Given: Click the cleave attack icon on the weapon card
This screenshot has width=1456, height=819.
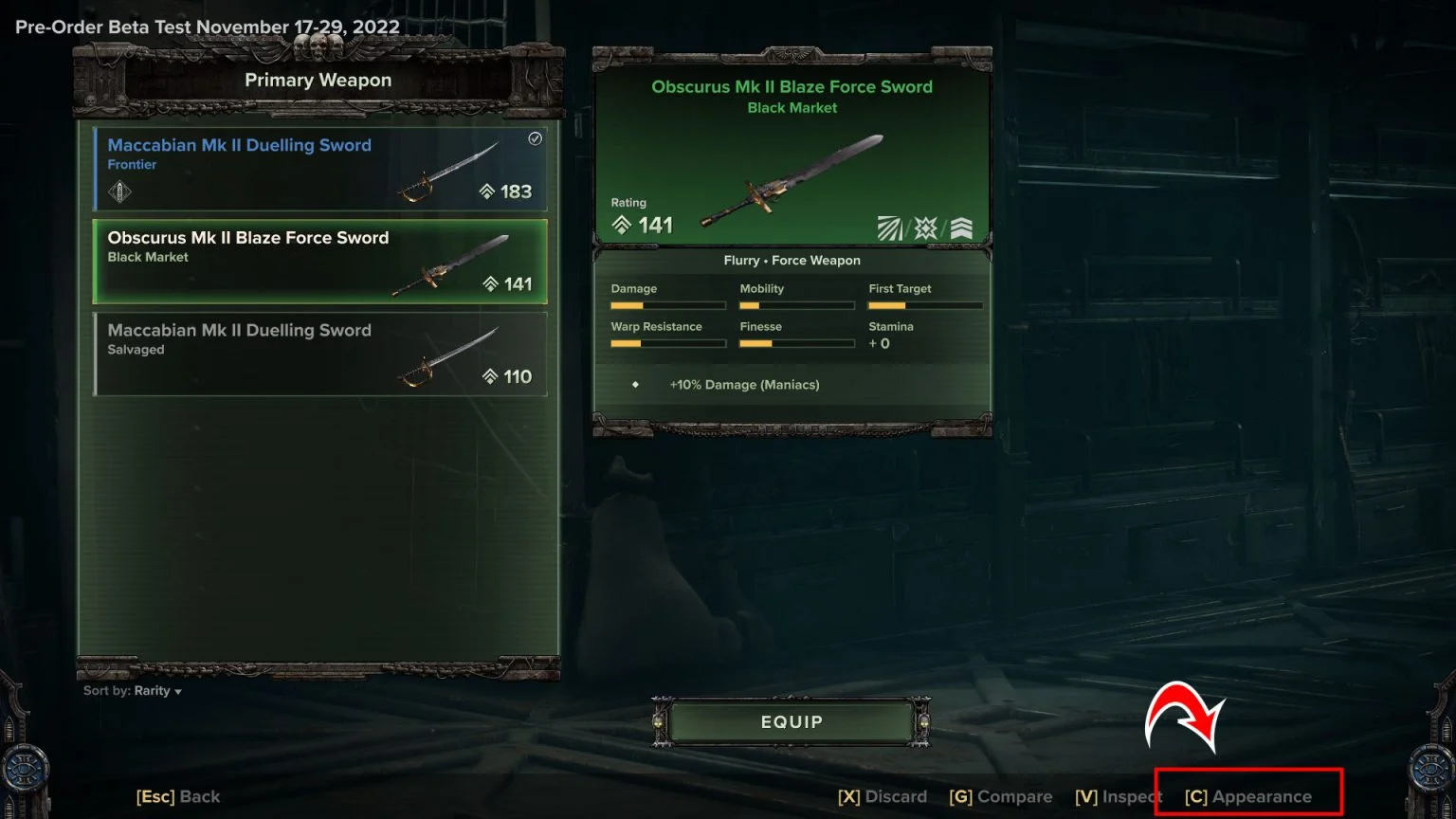Looking at the screenshot, I should (889, 227).
